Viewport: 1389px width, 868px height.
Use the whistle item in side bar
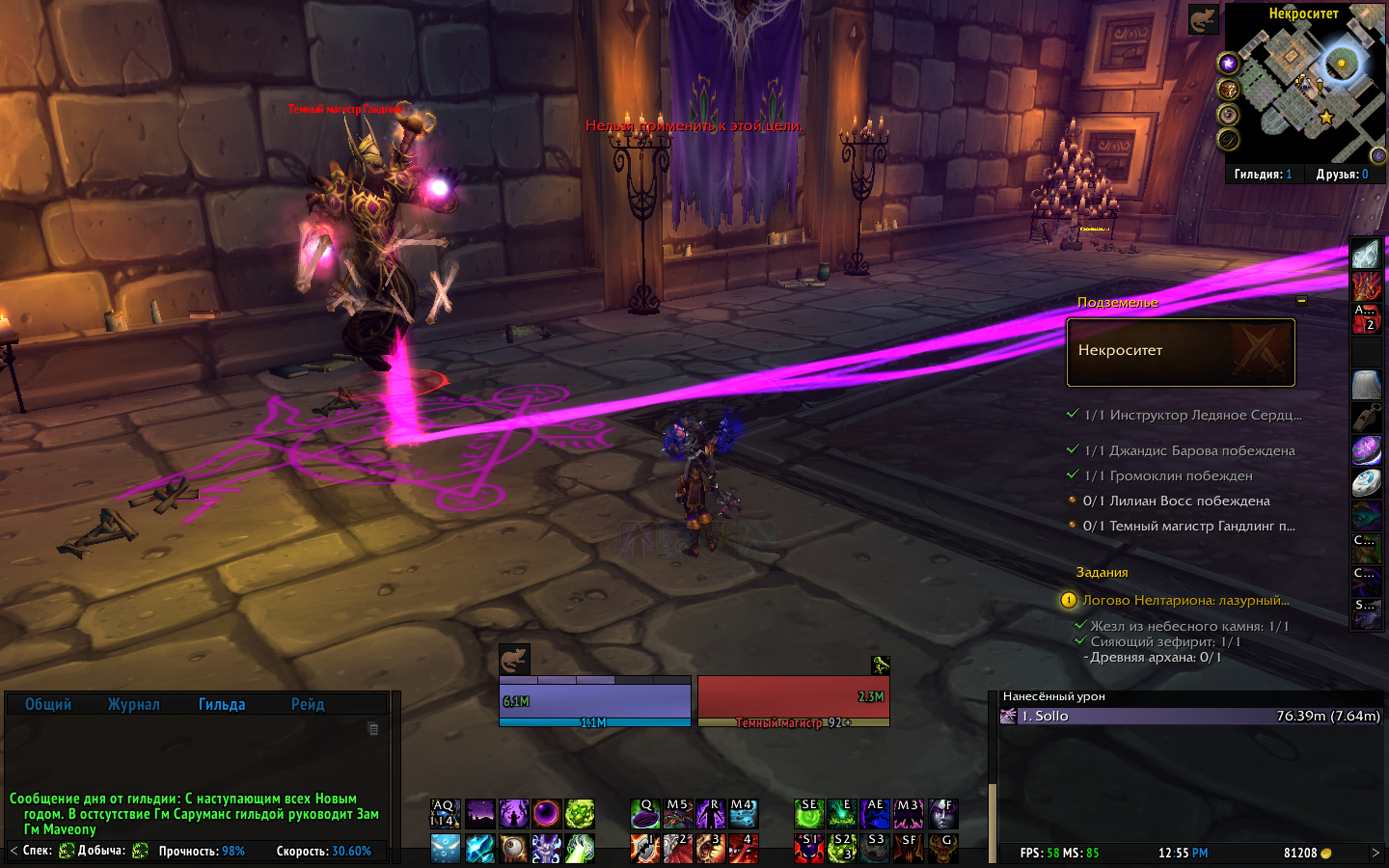pos(1366,418)
